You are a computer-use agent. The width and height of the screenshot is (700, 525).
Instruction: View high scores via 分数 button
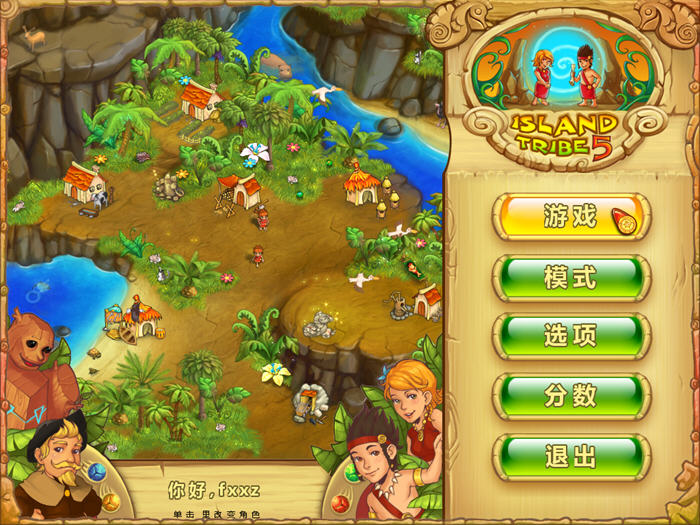pyautogui.click(x=570, y=397)
